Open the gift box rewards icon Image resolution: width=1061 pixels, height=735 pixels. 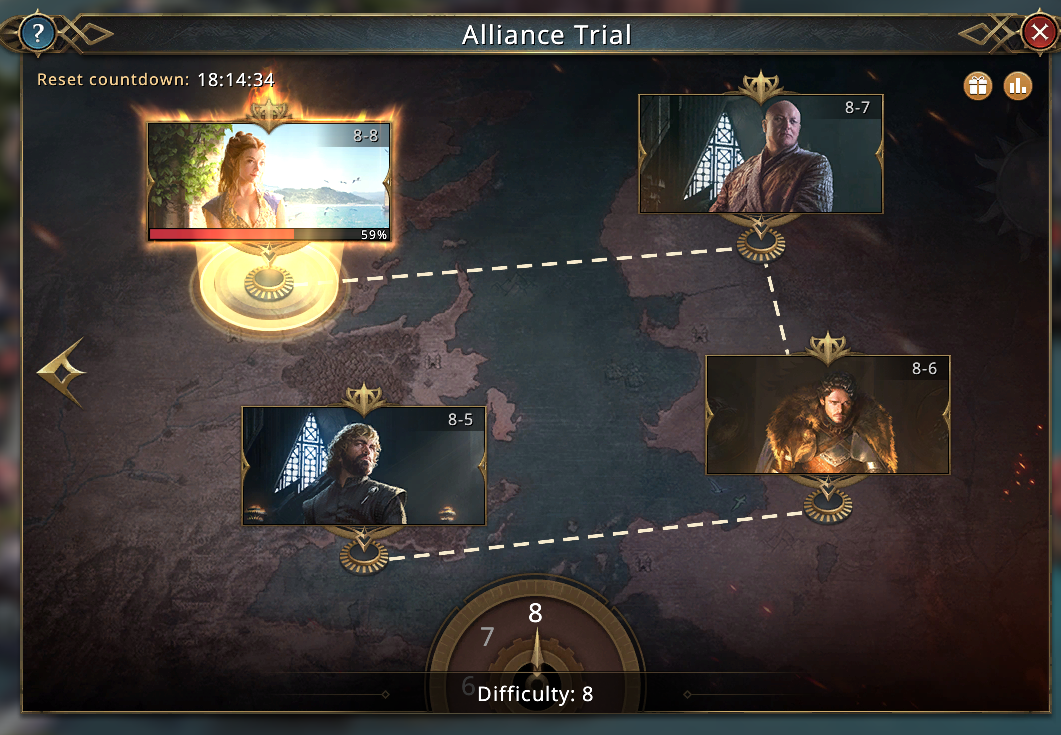[x=977, y=86]
